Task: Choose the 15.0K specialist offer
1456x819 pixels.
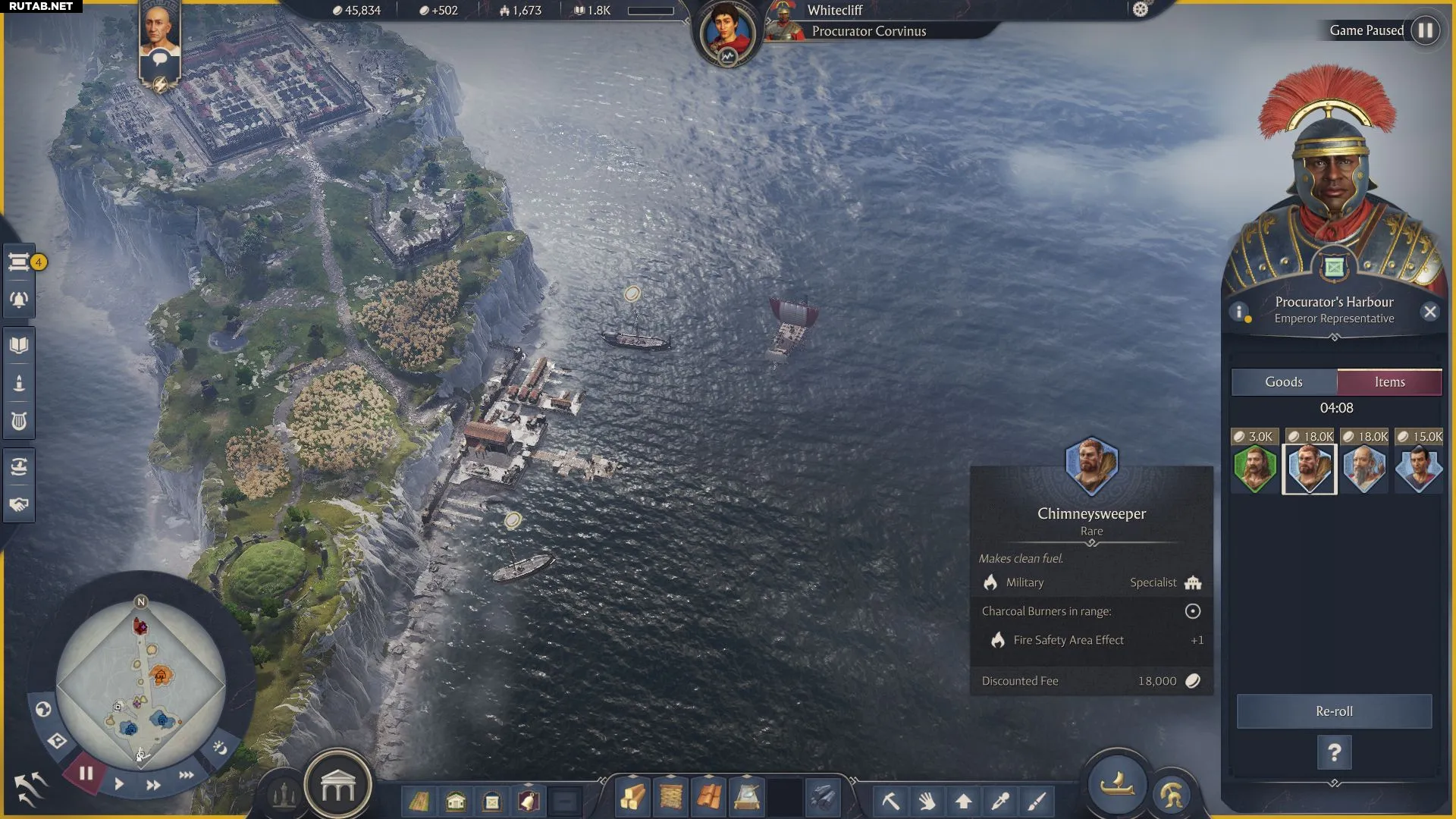Action: coord(1419,467)
